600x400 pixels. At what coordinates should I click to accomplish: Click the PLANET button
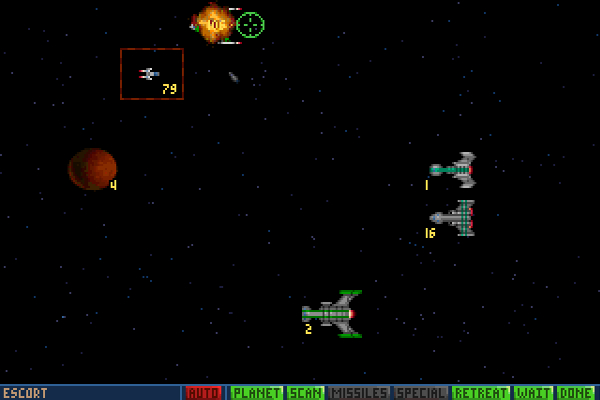(257, 393)
